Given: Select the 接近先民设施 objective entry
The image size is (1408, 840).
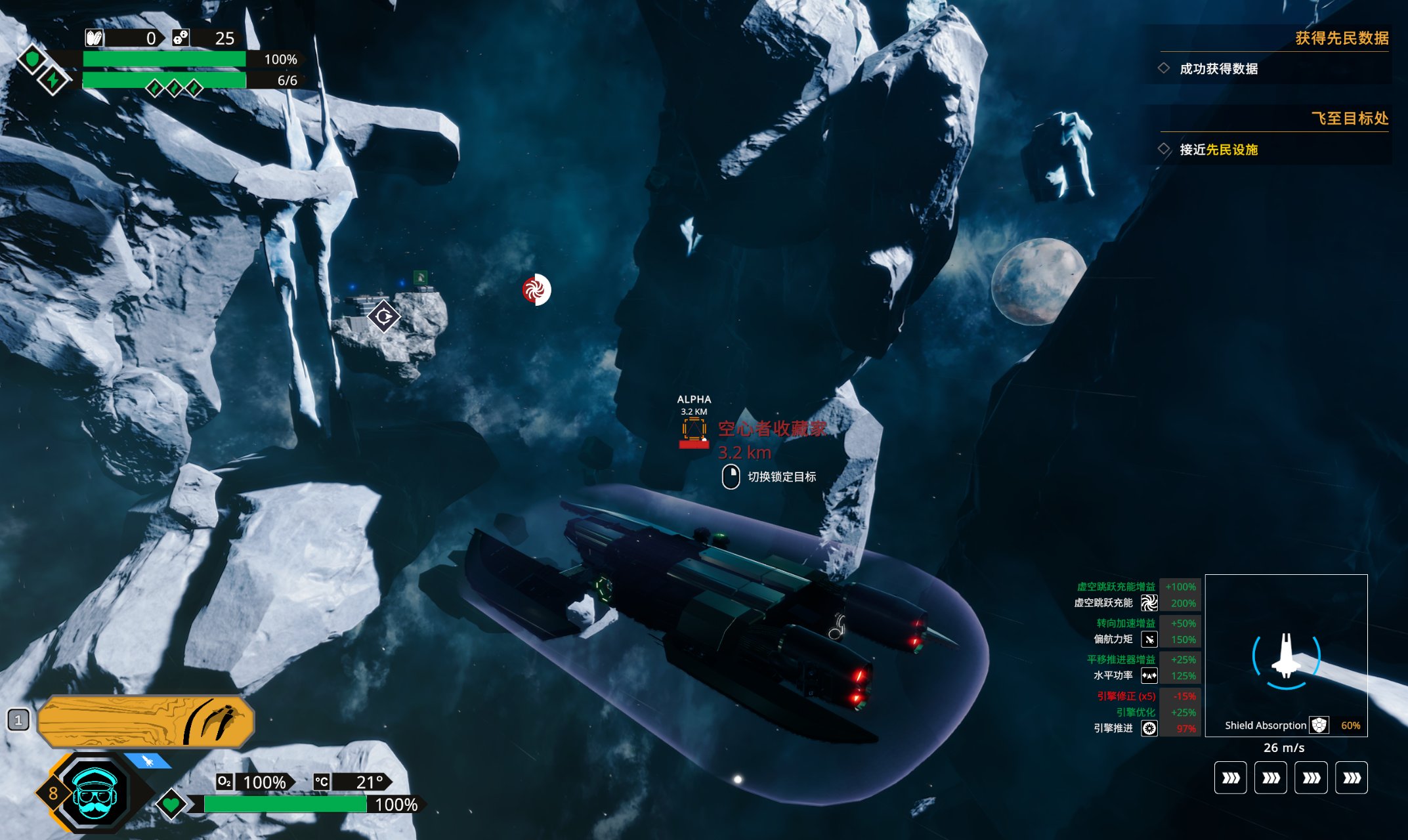Looking at the screenshot, I should pos(1218,150).
